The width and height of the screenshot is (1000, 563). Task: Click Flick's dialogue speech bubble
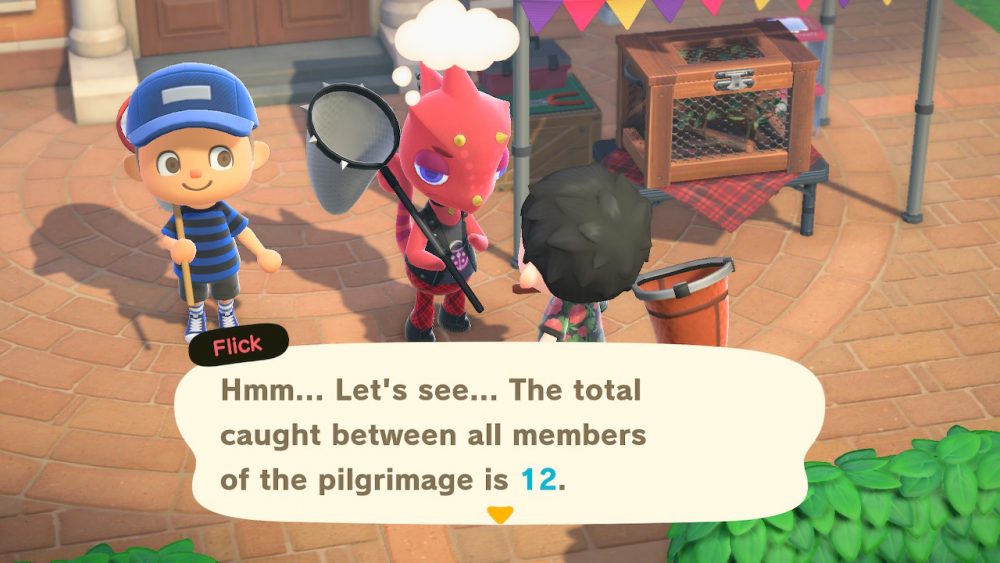point(498,435)
